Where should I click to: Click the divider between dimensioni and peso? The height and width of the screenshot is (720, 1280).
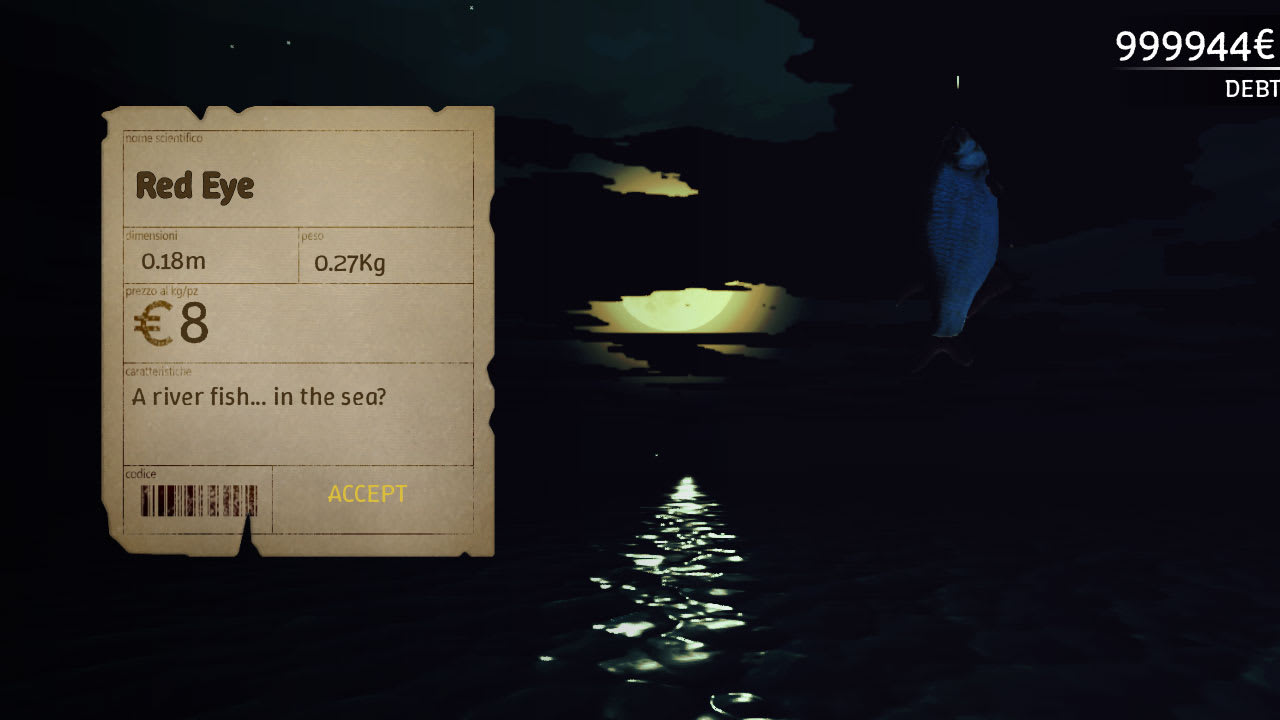(298, 255)
